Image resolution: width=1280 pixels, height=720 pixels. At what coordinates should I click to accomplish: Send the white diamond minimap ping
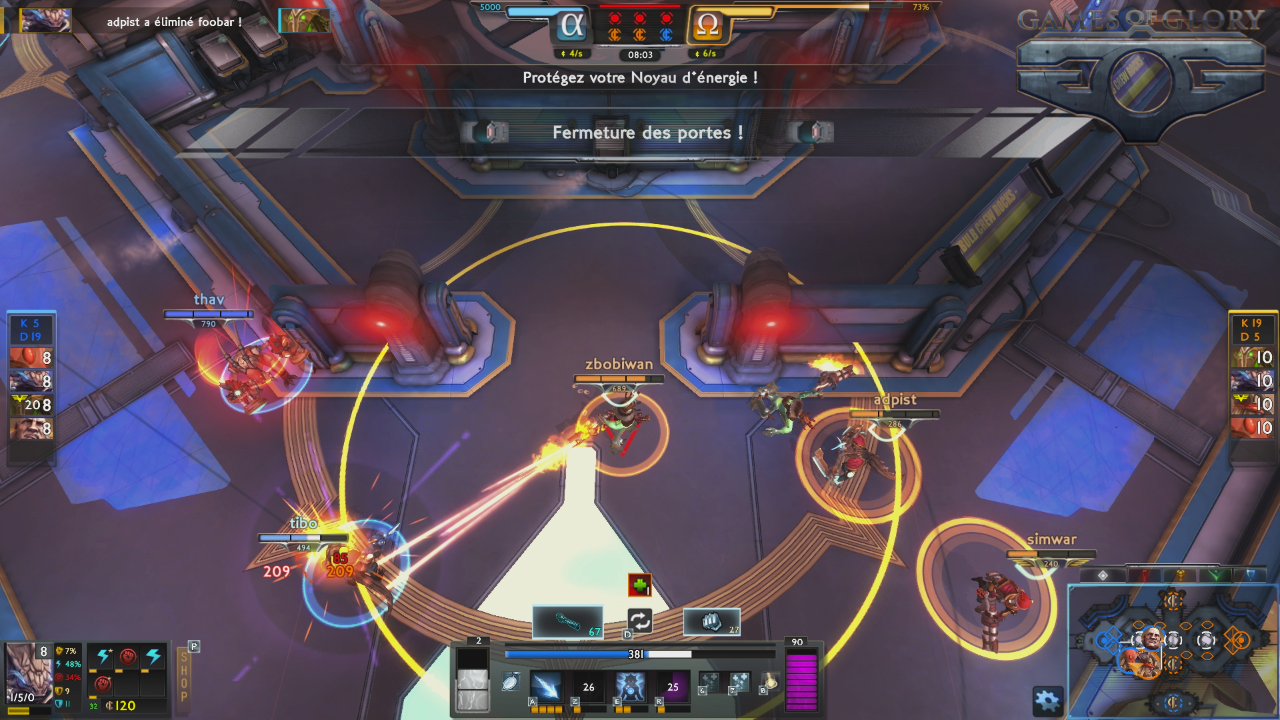[1103, 575]
